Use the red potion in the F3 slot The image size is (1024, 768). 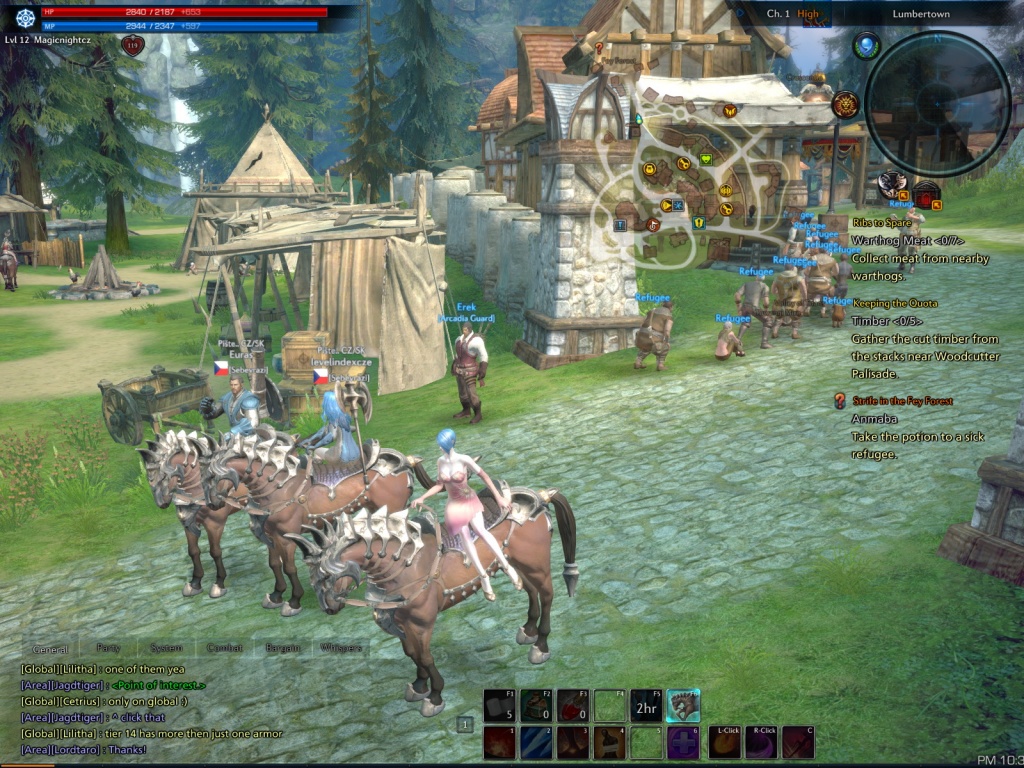click(x=572, y=706)
